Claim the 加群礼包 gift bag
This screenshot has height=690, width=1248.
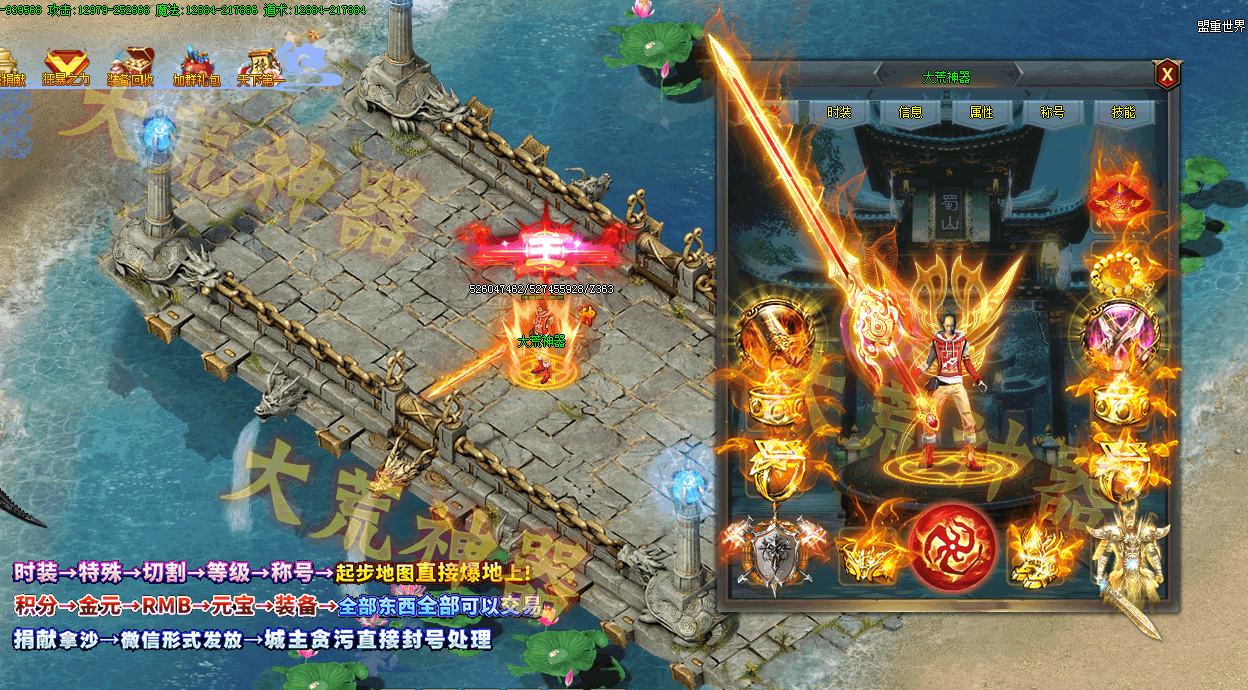(196, 66)
